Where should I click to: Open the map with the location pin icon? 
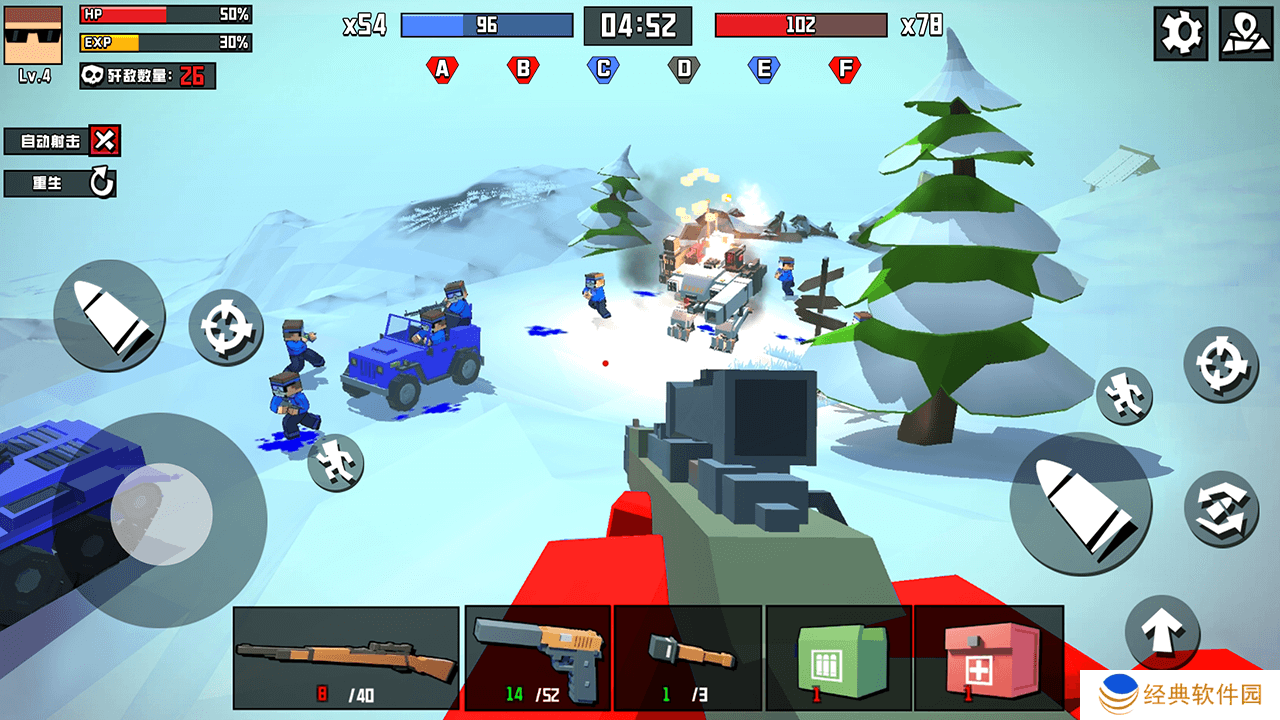coord(1245,34)
